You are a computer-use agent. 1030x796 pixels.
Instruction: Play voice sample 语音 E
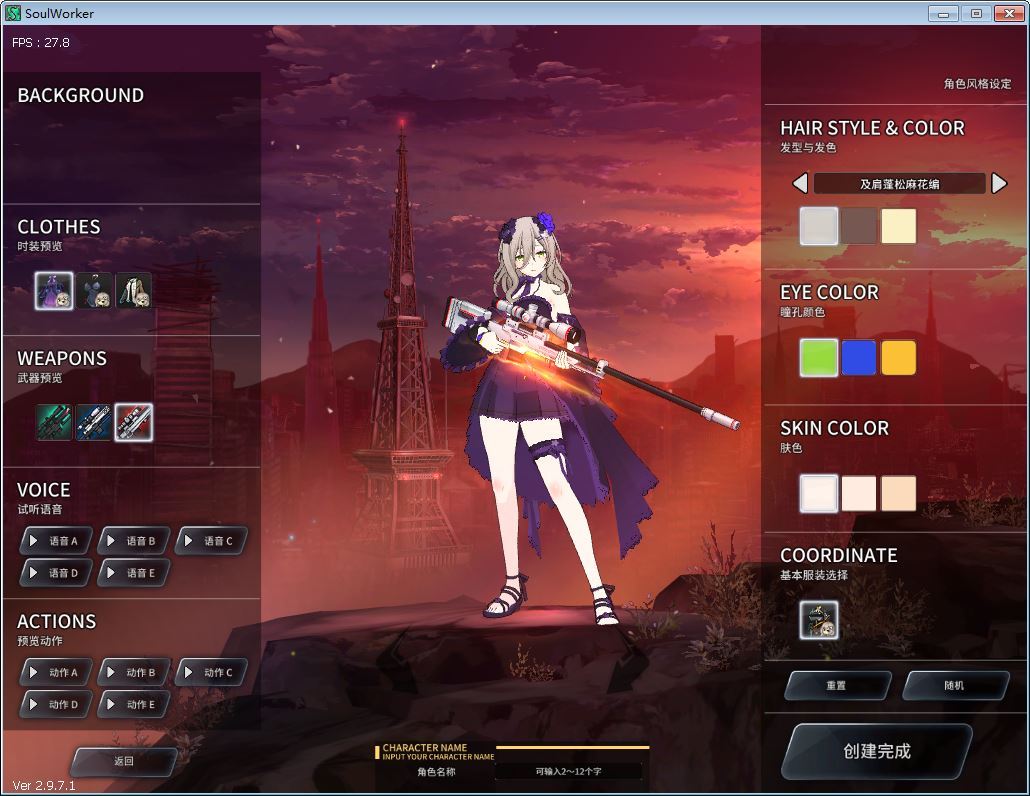pyautogui.click(x=133, y=573)
